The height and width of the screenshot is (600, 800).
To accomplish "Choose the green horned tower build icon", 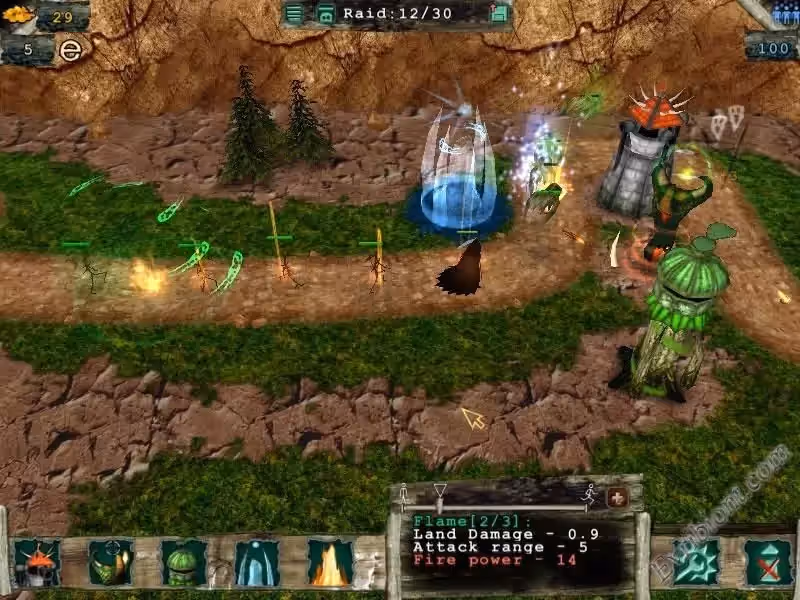I will pos(111,562).
